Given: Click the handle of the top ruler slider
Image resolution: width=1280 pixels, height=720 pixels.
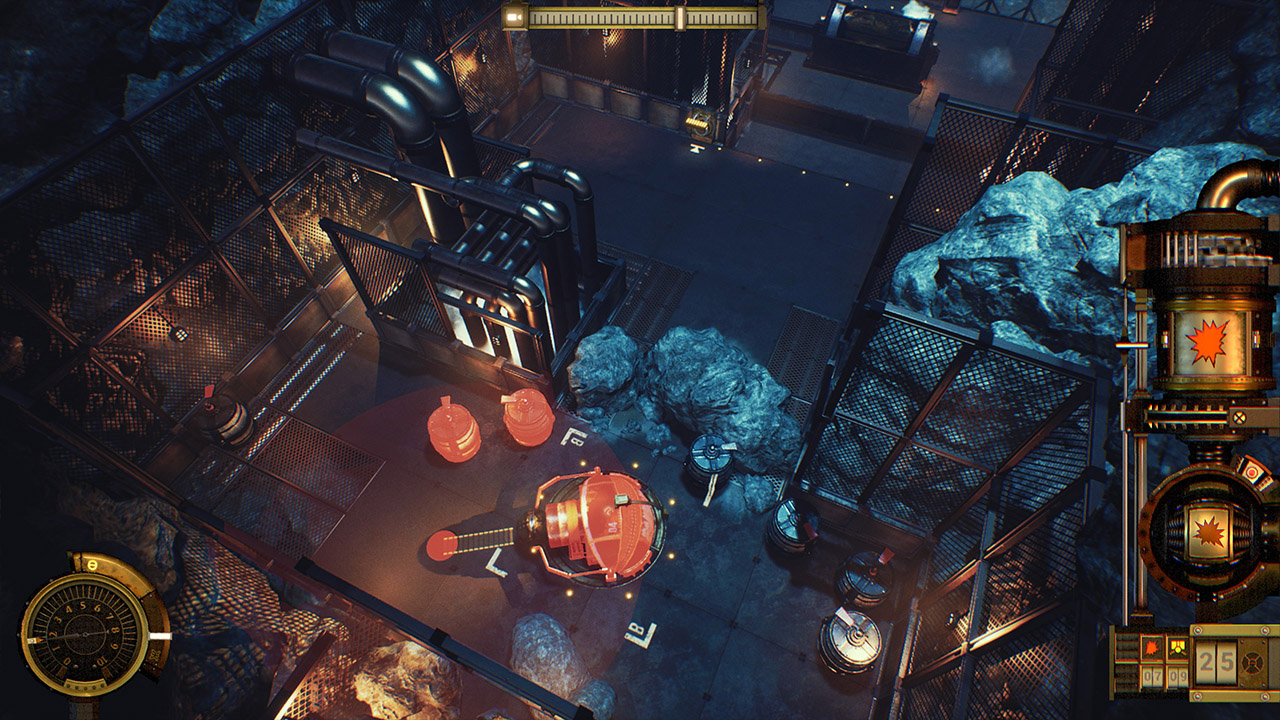Looking at the screenshot, I should click(x=681, y=18).
